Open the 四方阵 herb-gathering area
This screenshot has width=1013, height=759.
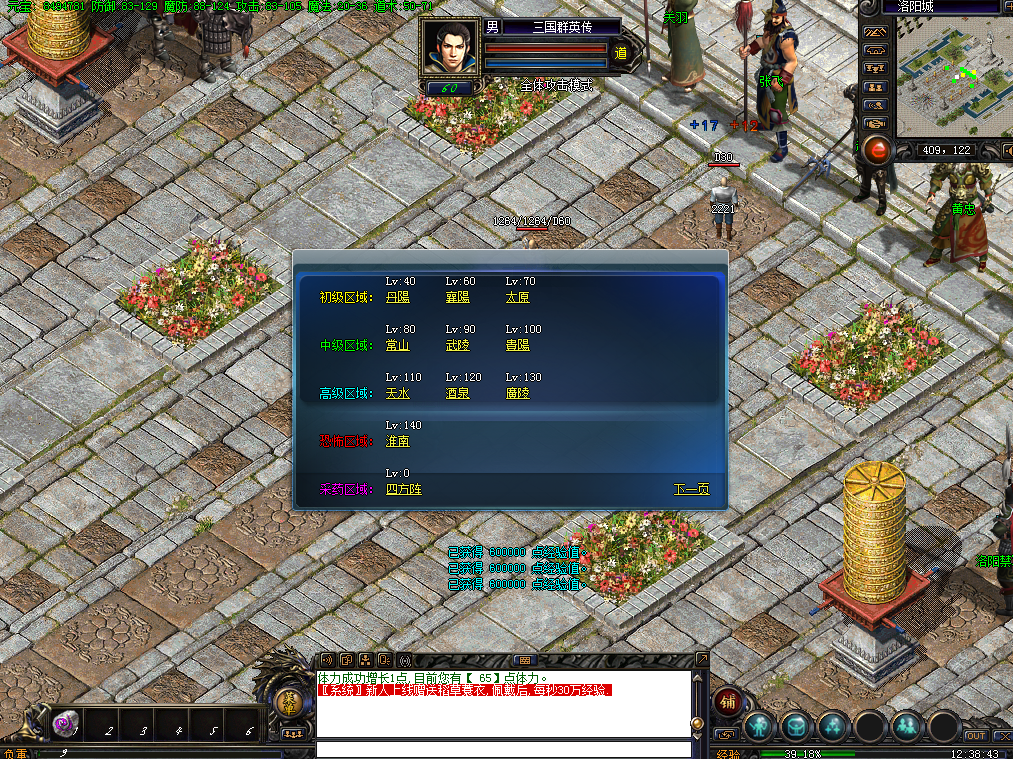[403, 489]
